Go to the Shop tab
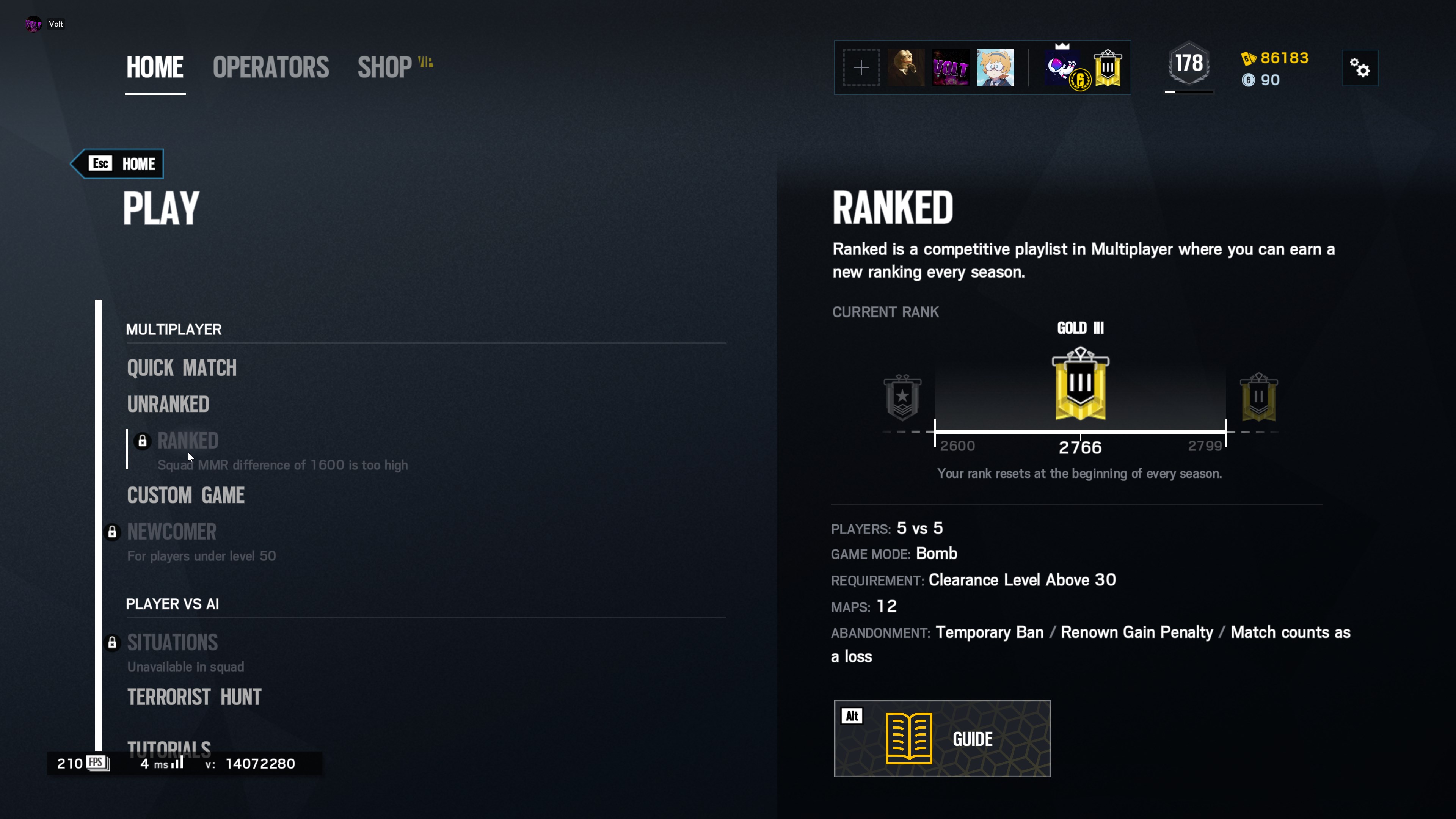 (x=385, y=67)
